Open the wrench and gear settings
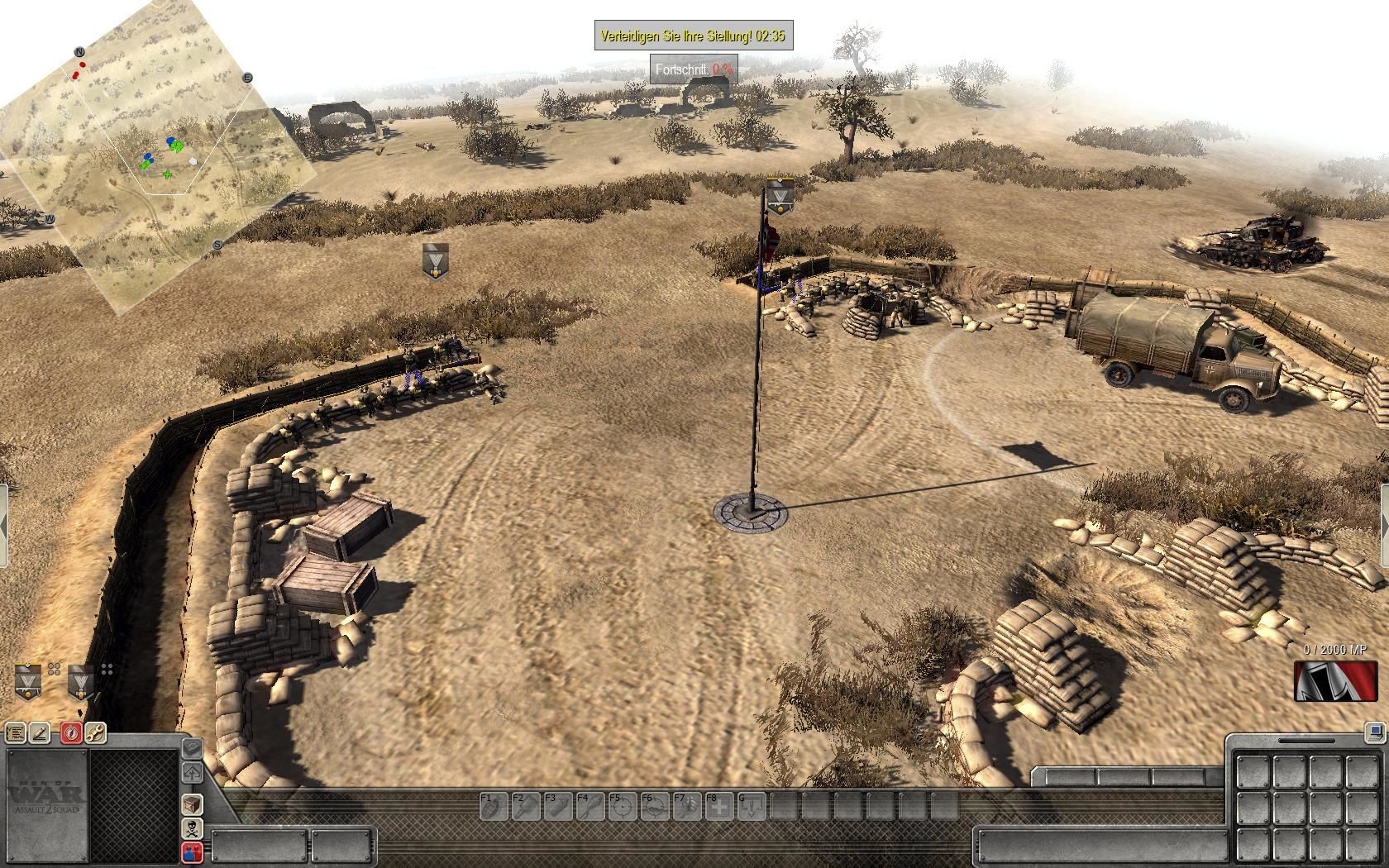1389x868 pixels. [95, 732]
